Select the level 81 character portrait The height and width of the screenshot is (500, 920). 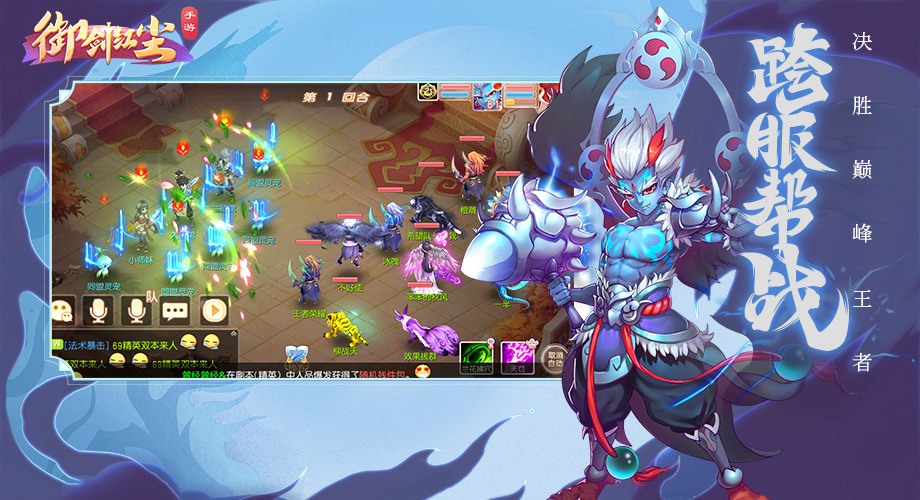click(491, 96)
